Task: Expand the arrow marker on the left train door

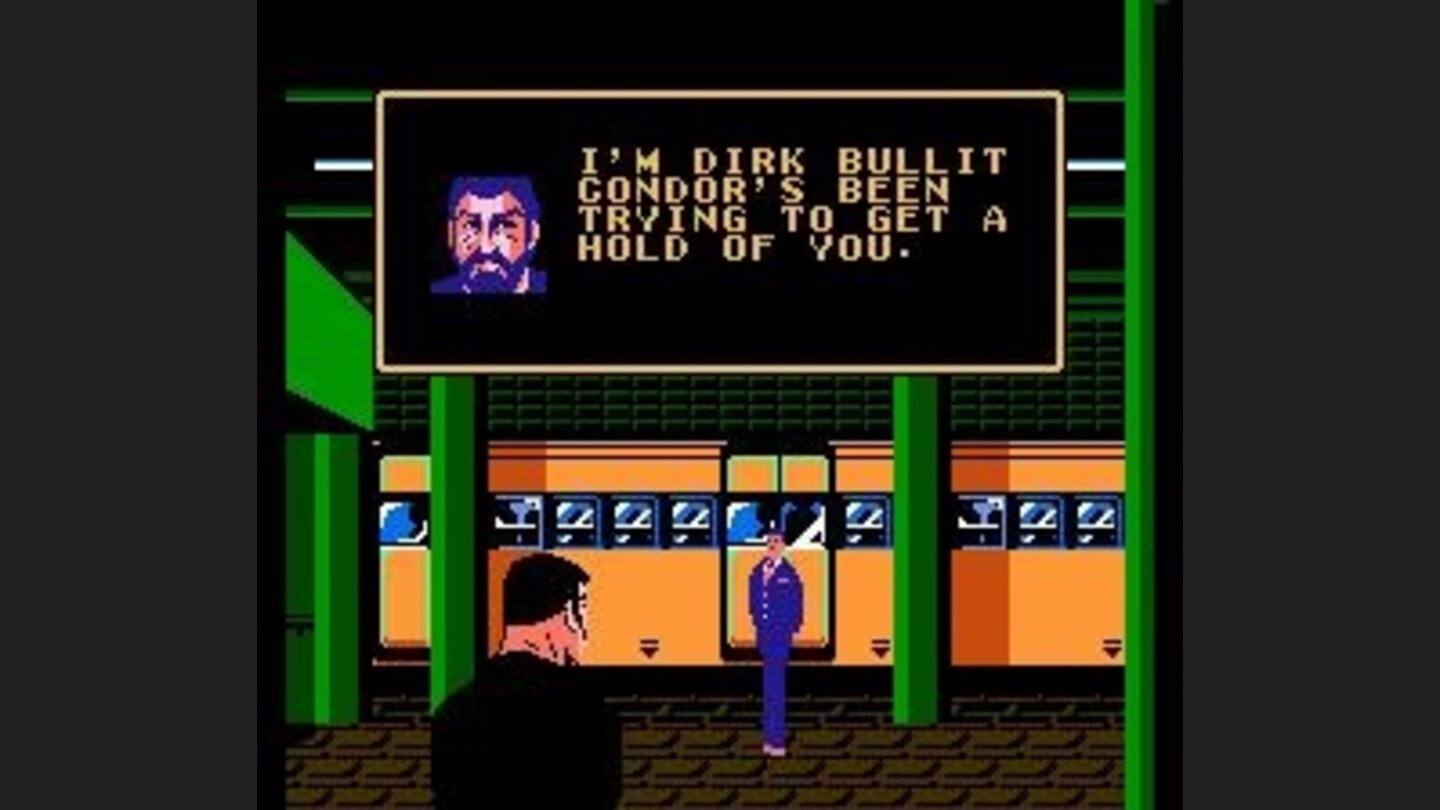Action: pyautogui.click(x=647, y=645)
